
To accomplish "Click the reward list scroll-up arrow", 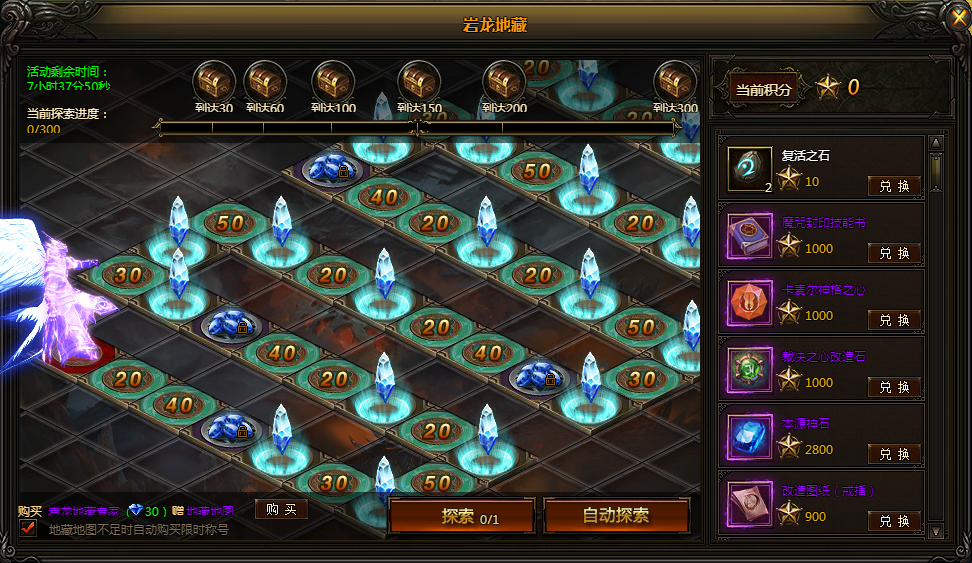I will point(936,143).
